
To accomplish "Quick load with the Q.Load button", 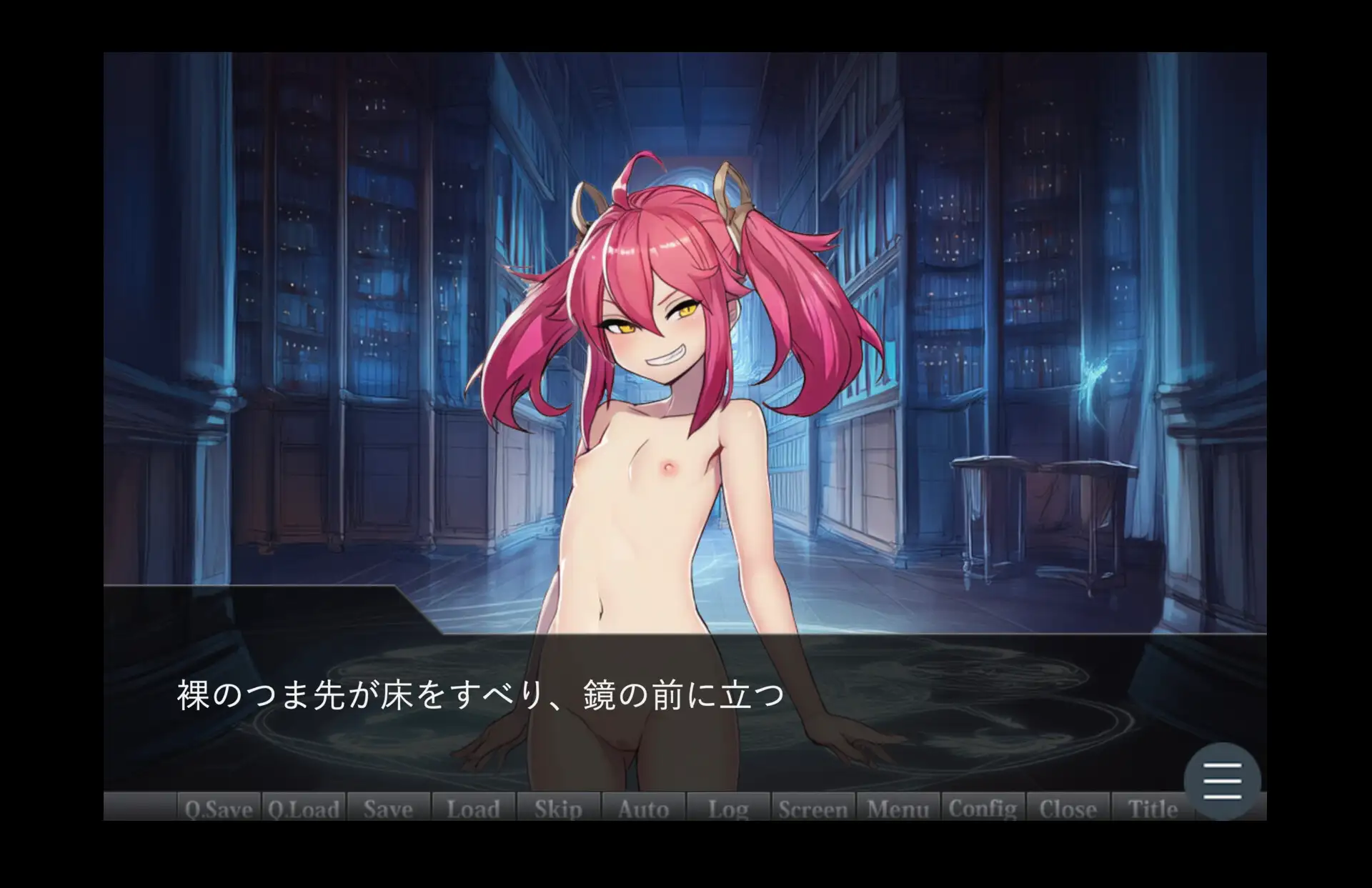I will (304, 808).
